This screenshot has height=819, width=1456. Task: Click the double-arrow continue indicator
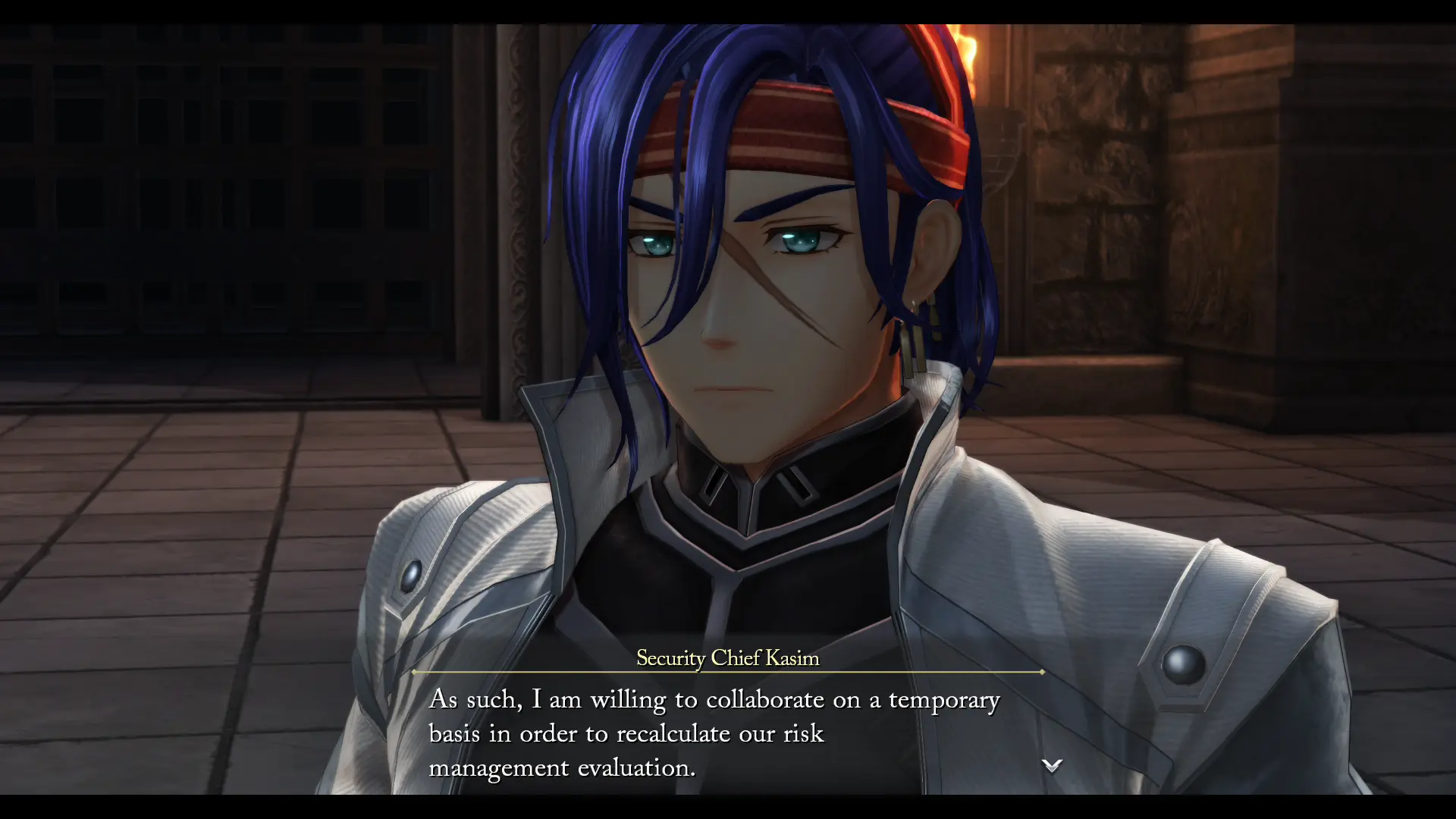tap(1052, 766)
